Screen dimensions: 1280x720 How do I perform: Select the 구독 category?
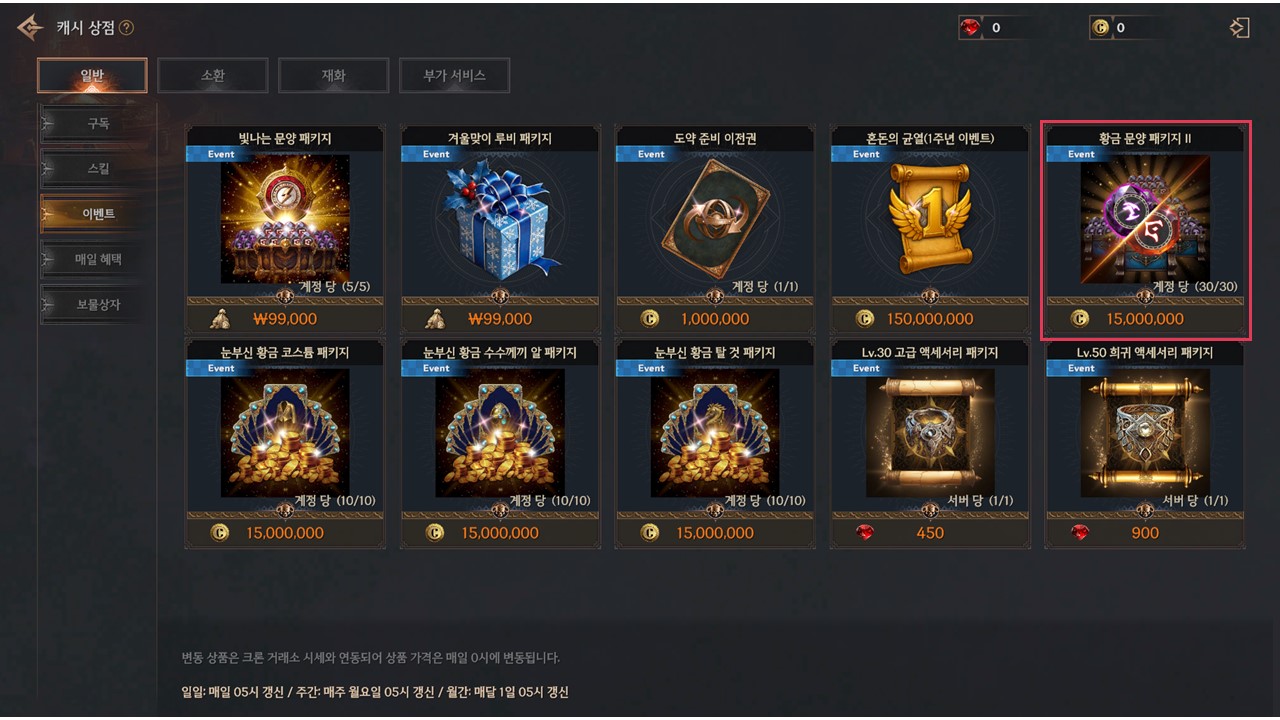pos(97,124)
